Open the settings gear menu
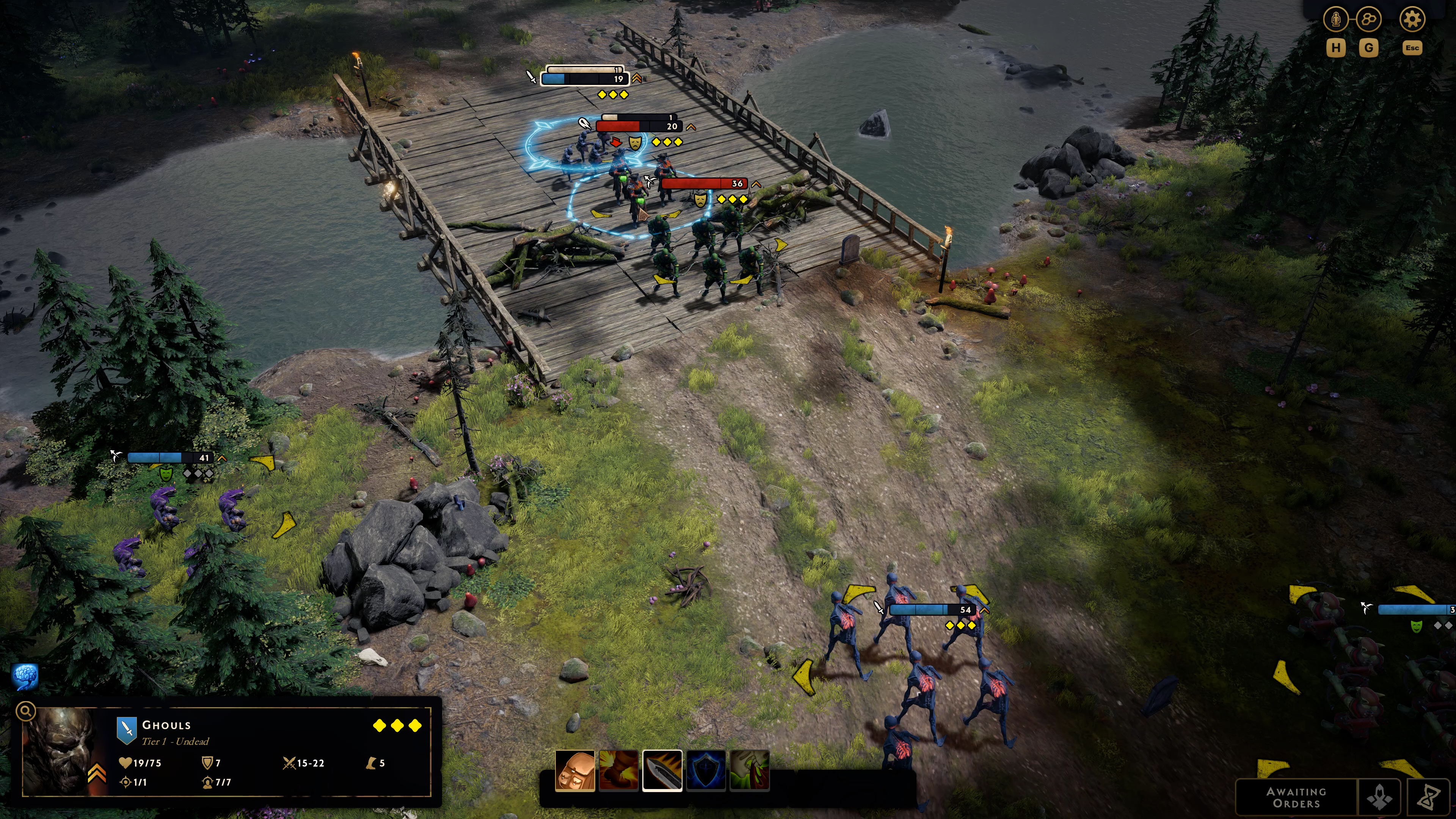The image size is (1456, 819). click(x=1411, y=20)
